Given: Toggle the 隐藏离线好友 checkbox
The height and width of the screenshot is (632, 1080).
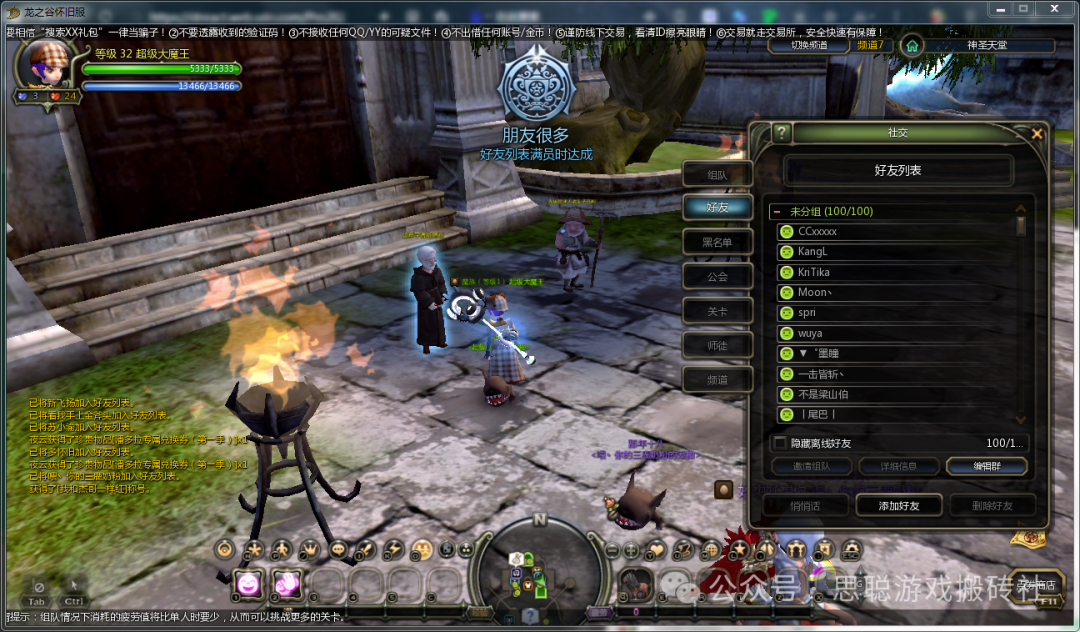Looking at the screenshot, I should pos(781,443).
